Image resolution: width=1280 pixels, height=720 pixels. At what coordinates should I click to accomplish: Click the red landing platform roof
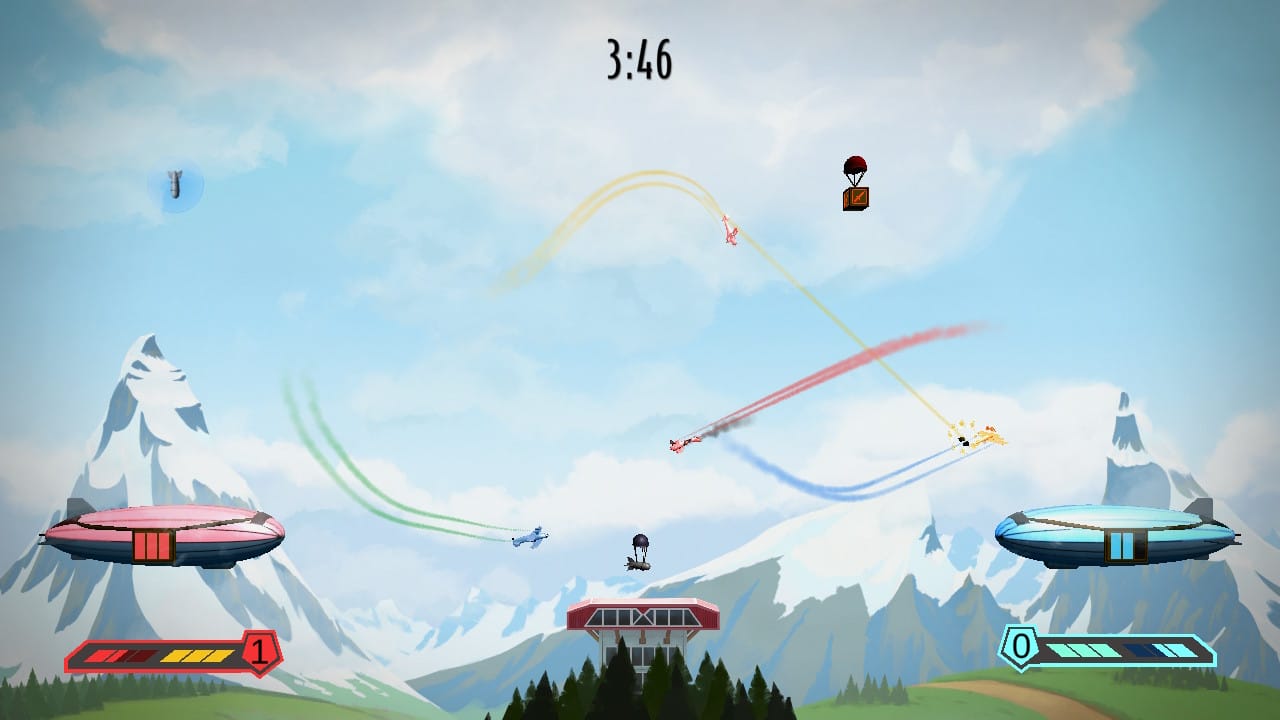[x=640, y=612]
